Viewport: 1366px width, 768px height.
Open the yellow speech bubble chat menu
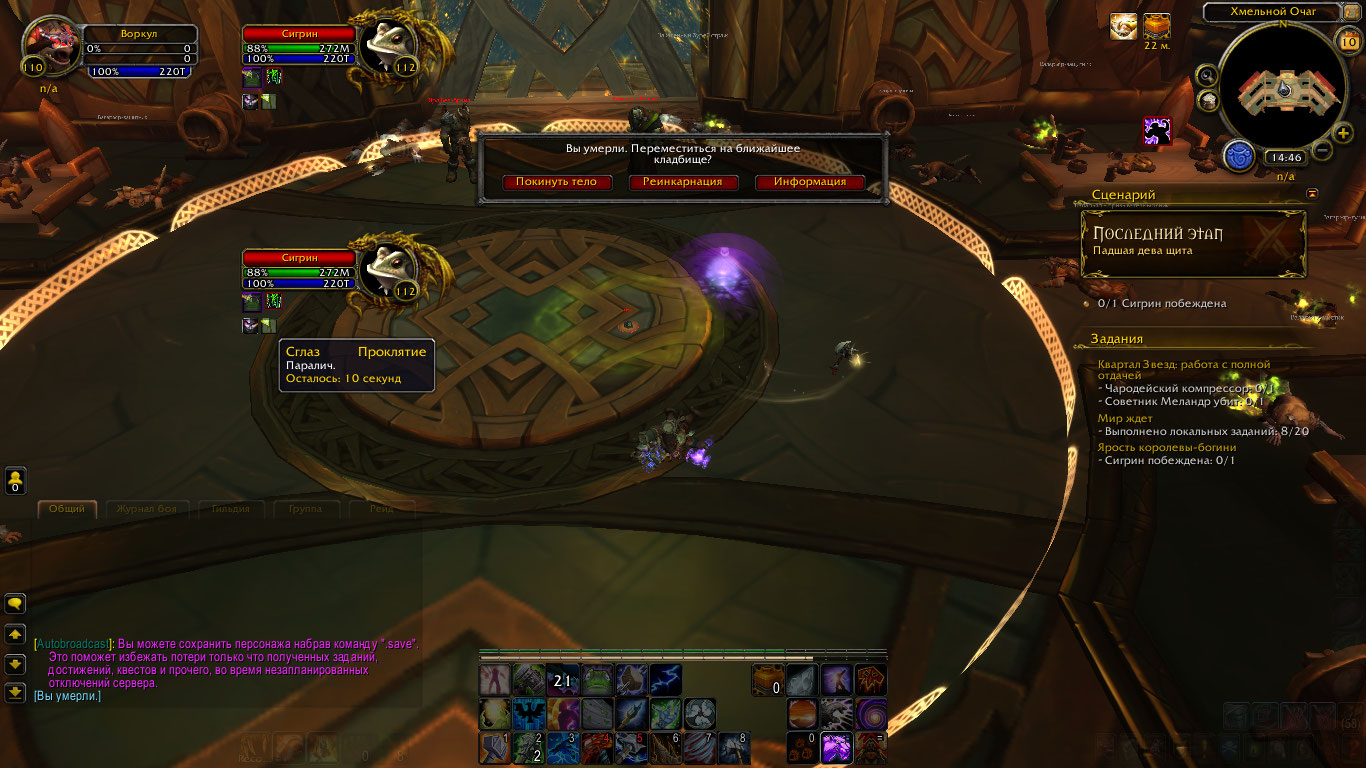click(x=15, y=603)
